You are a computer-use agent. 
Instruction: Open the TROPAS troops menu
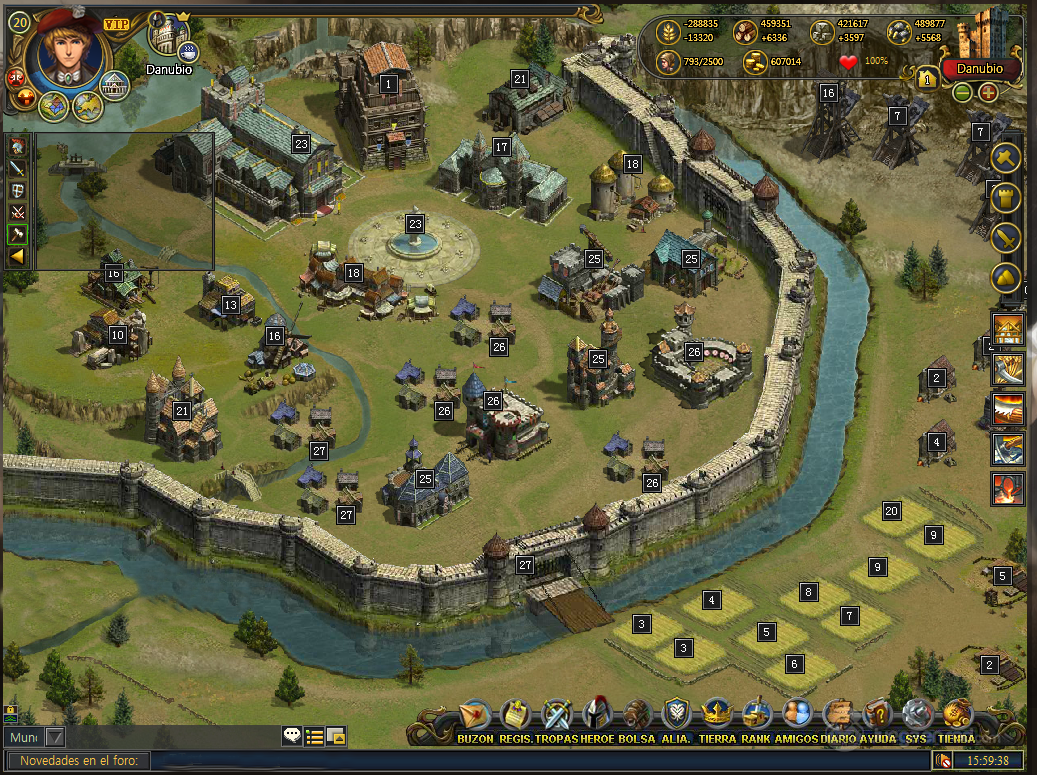(556, 716)
